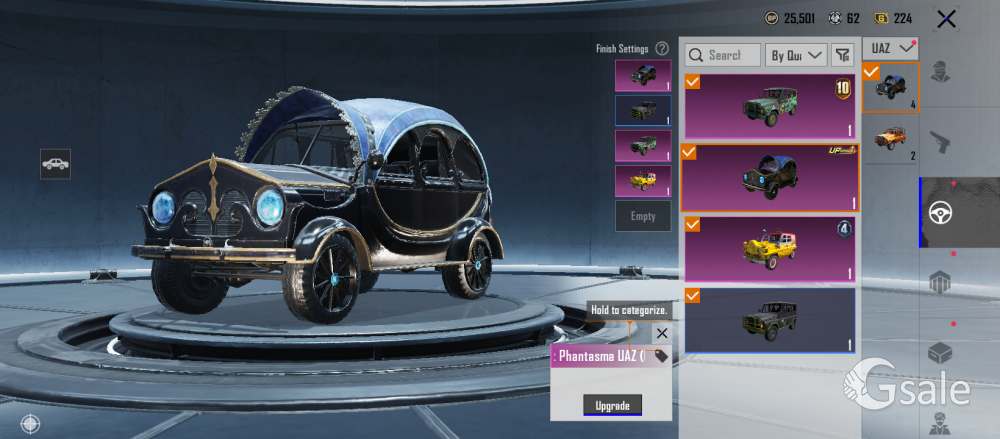Close the Phantasma UAZ info popup

(x=661, y=333)
